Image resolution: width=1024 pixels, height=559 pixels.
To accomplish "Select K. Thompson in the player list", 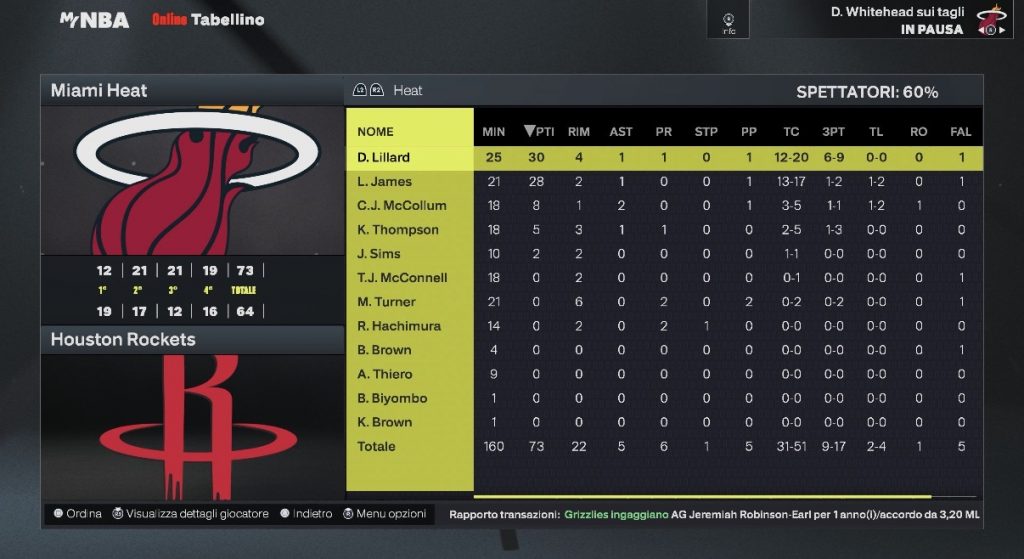I will tap(397, 229).
